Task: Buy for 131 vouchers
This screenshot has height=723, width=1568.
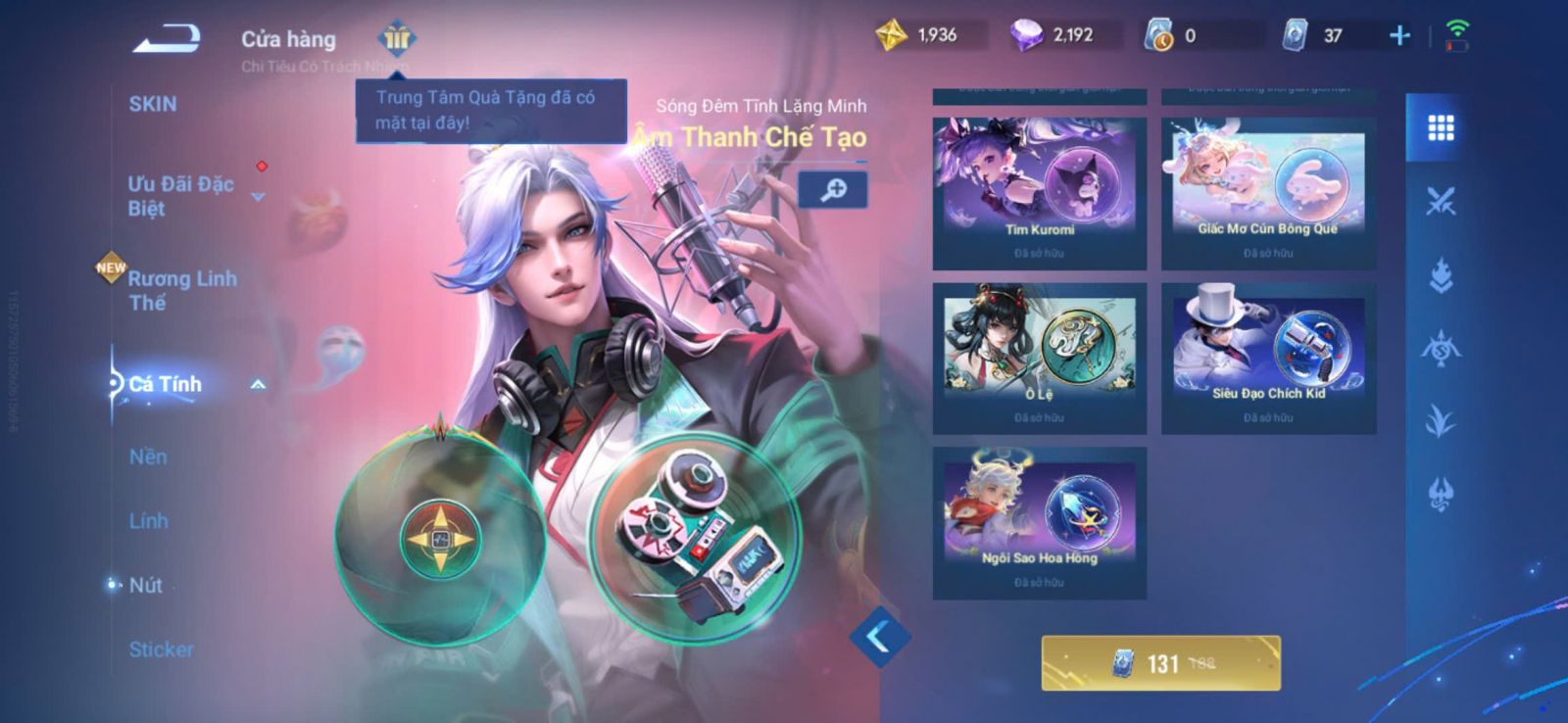Action: 1160,663
